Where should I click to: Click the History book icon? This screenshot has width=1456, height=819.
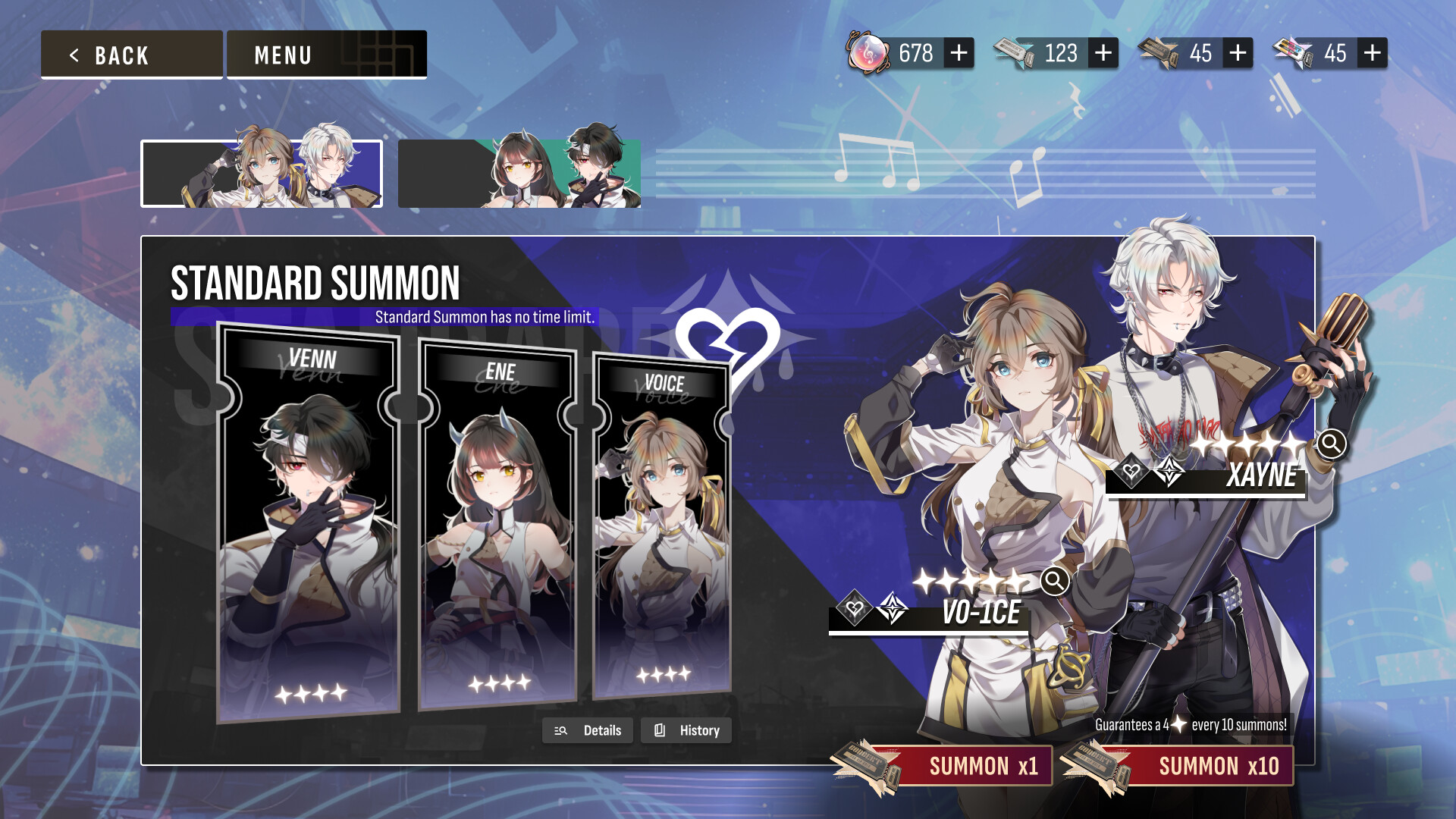(x=659, y=730)
